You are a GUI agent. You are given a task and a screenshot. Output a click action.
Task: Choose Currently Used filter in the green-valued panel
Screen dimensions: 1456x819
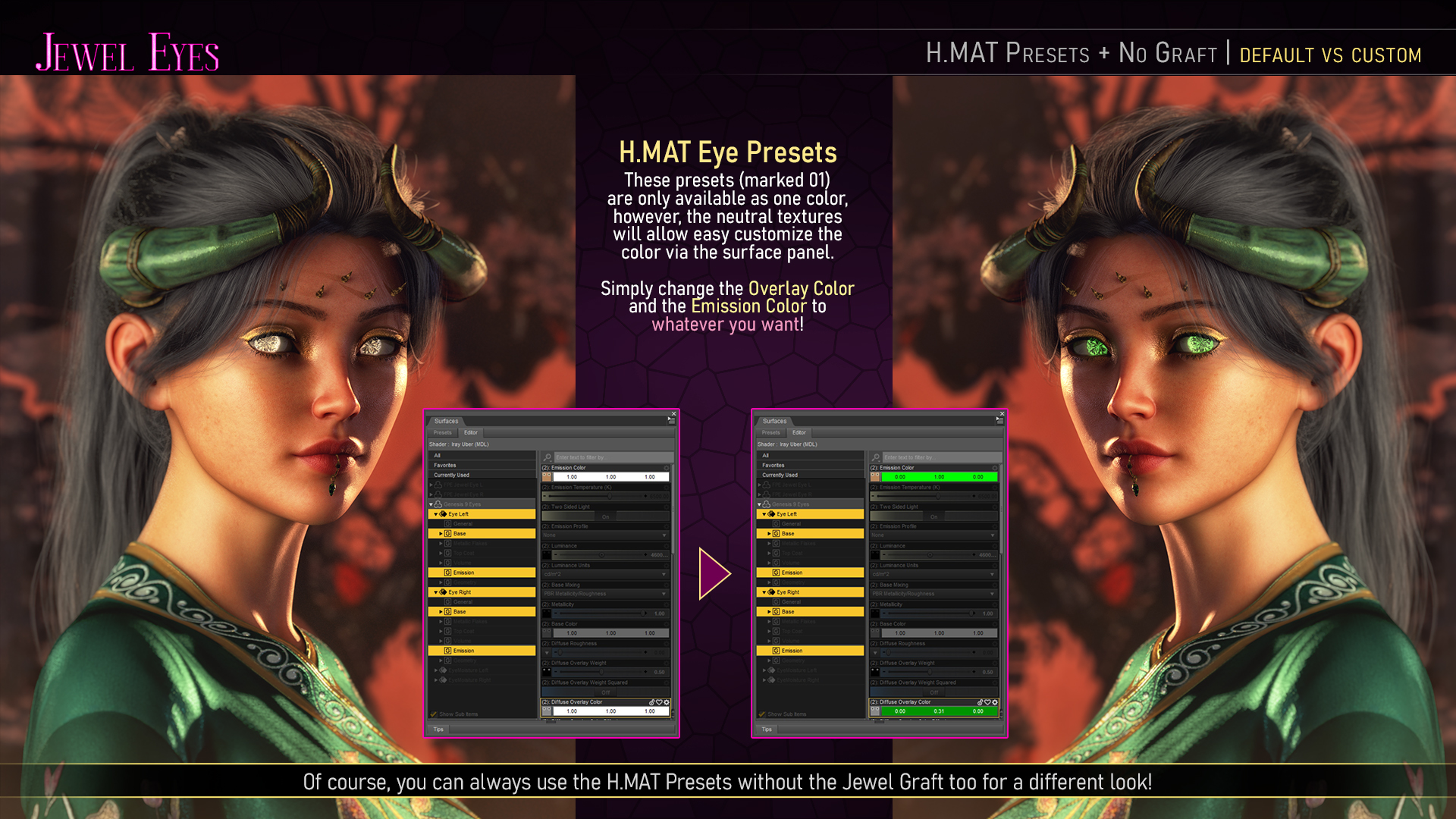click(780, 475)
